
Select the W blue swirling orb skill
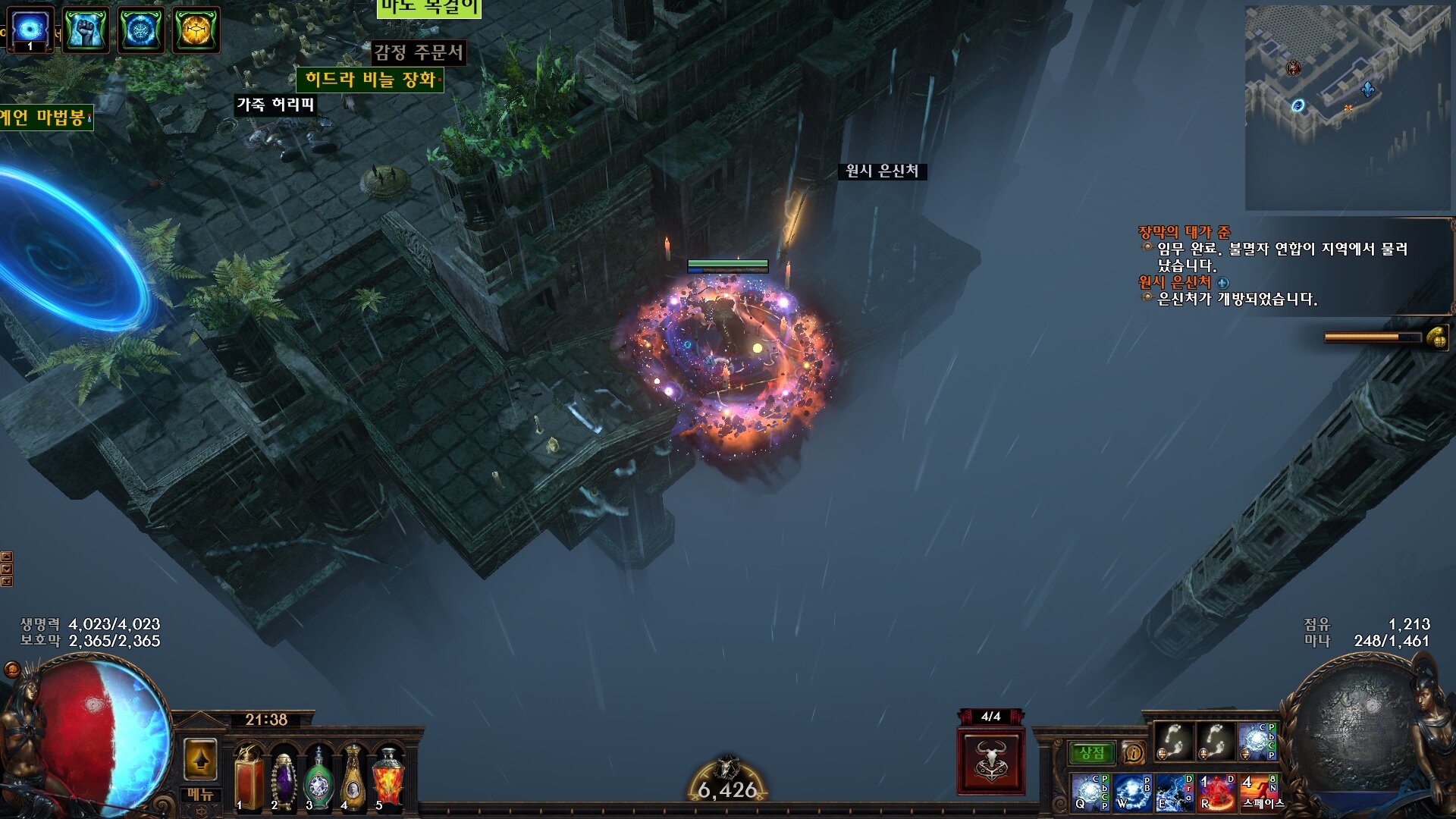tap(1132, 792)
